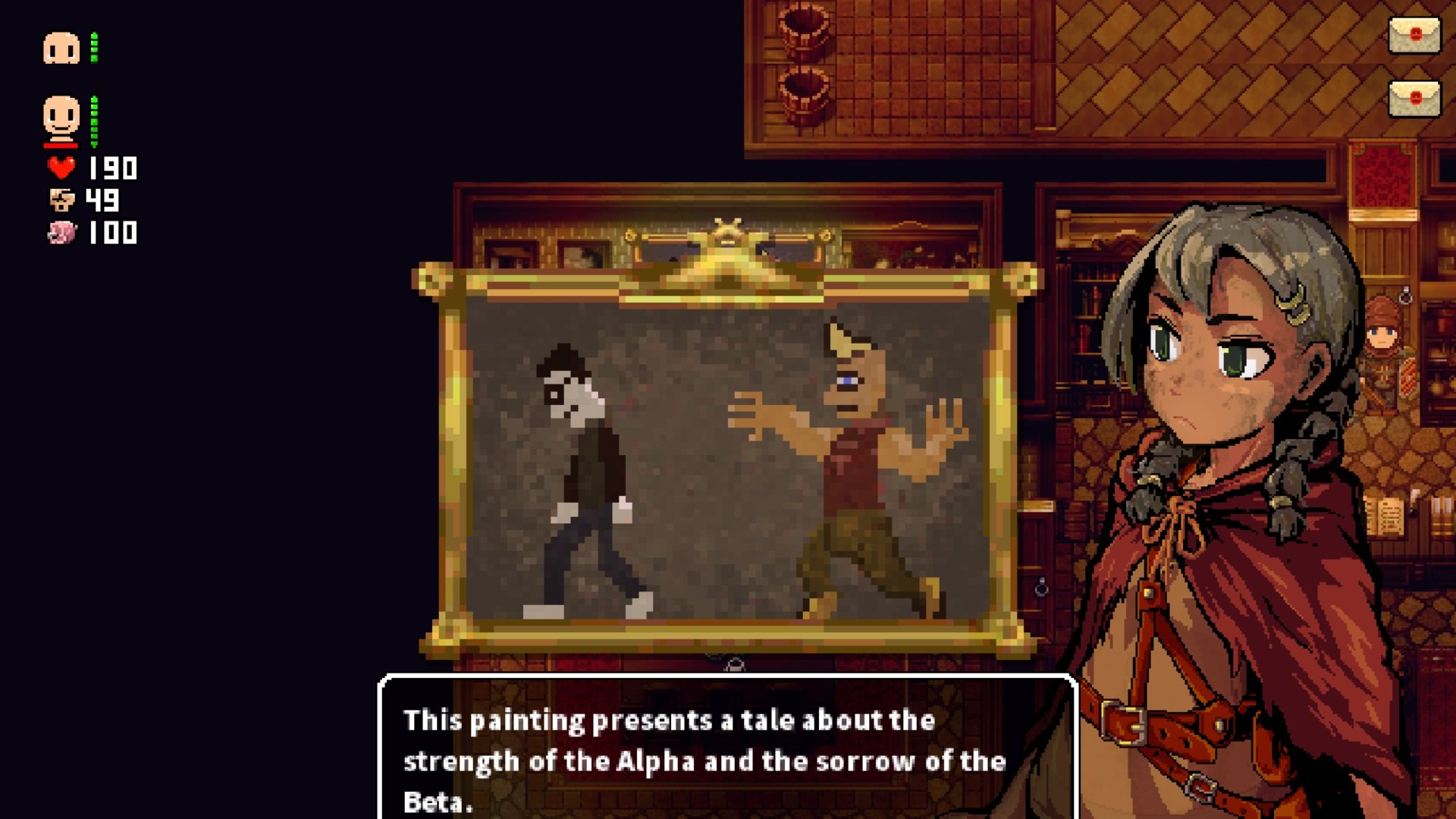The width and height of the screenshot is (1456, 819).
Task: Advance the dialogue box about the painting
Action: [x=726, y=758]
